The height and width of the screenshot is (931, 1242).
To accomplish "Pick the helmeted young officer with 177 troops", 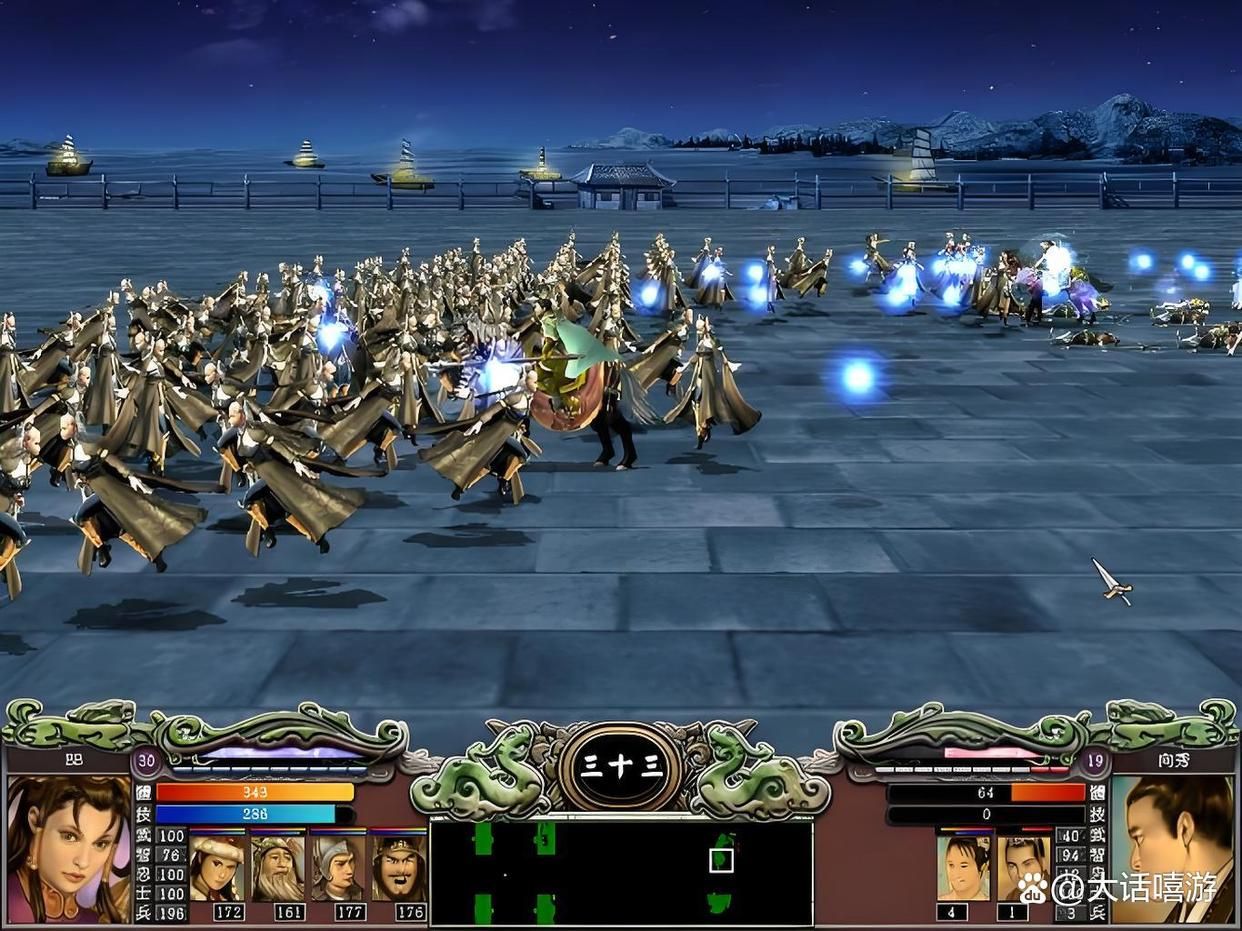I will [x=337, y=867].
